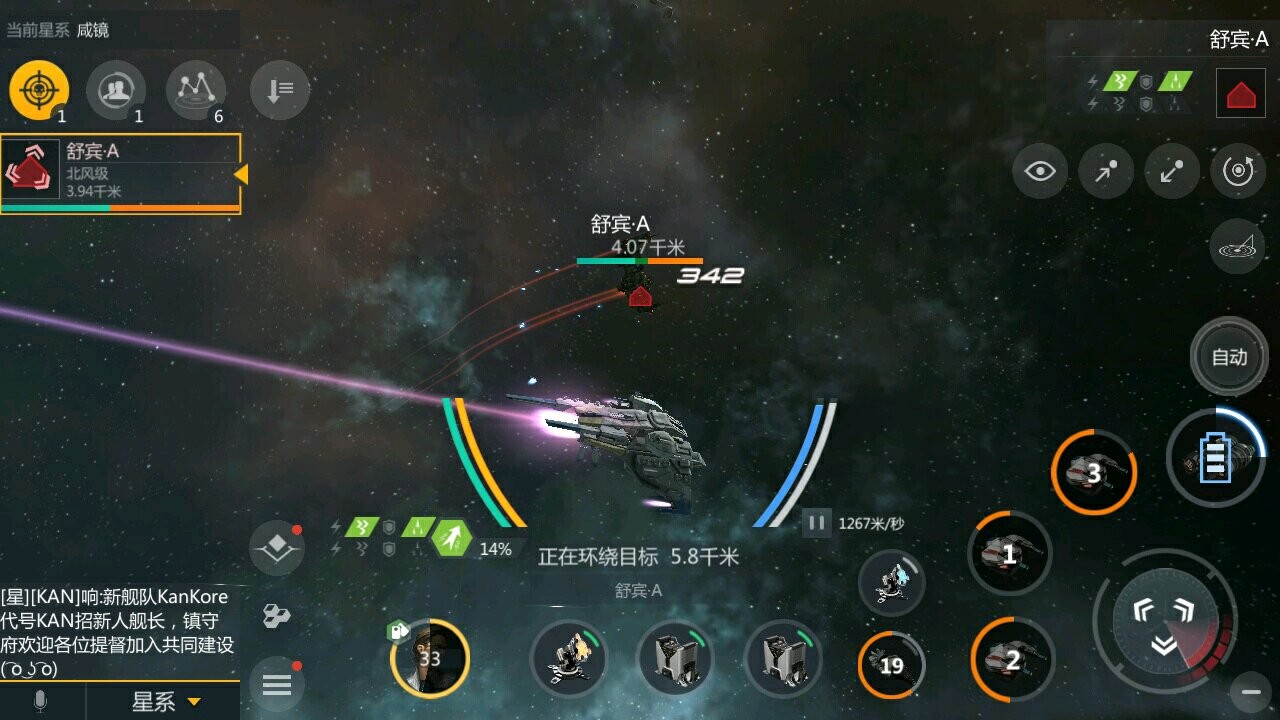This screenshot has width=1280, height=720.
Task: Activate the approach target arrow button
Action: [1106, 172]
